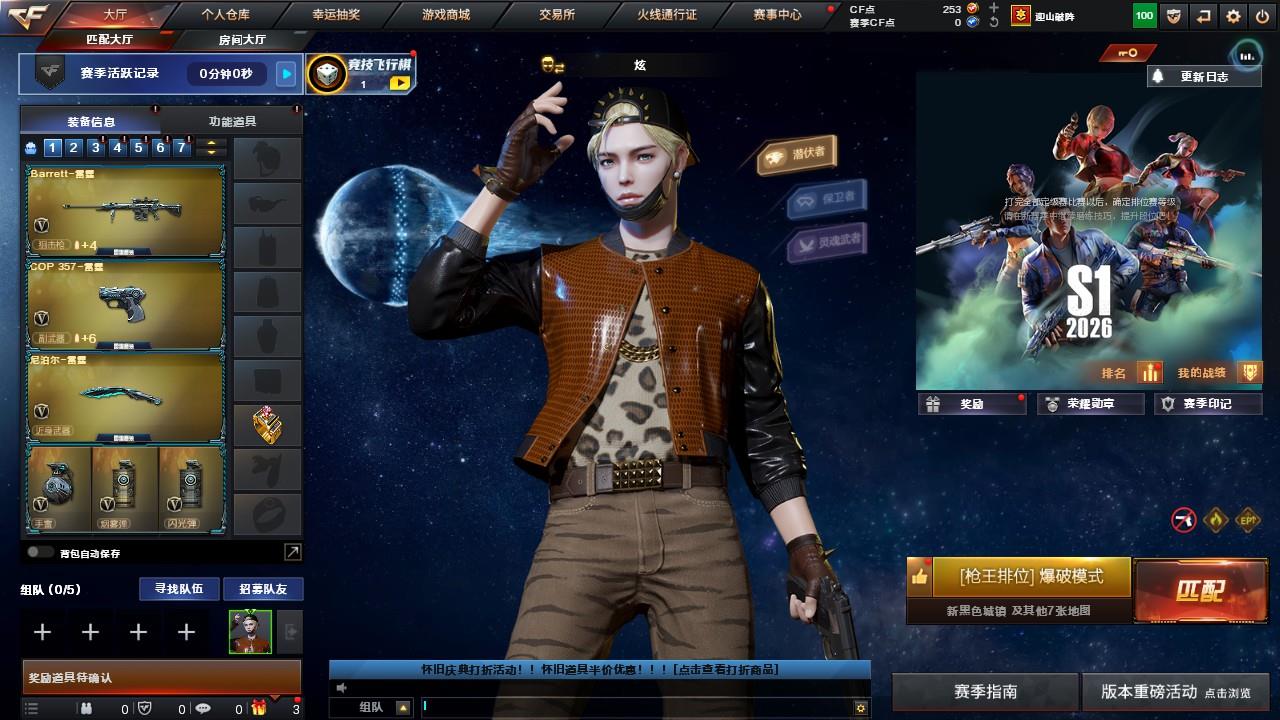Click the 招募队友 recruit teammates button
This screenshot has height=720, width=1280.
[263, 589]
